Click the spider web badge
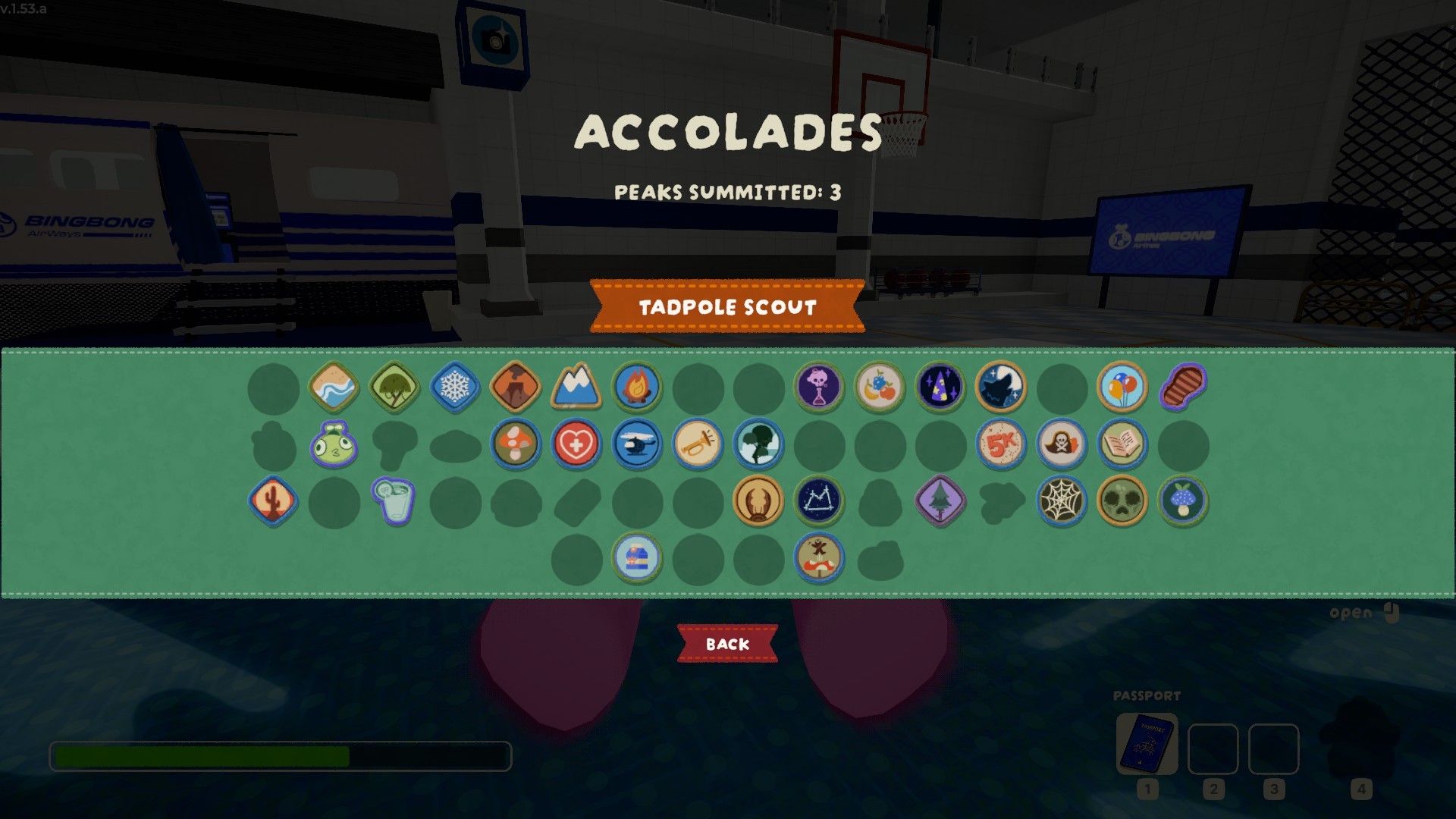The width and height of the screenshot is (1456, 819). [x=1062, y=501]
